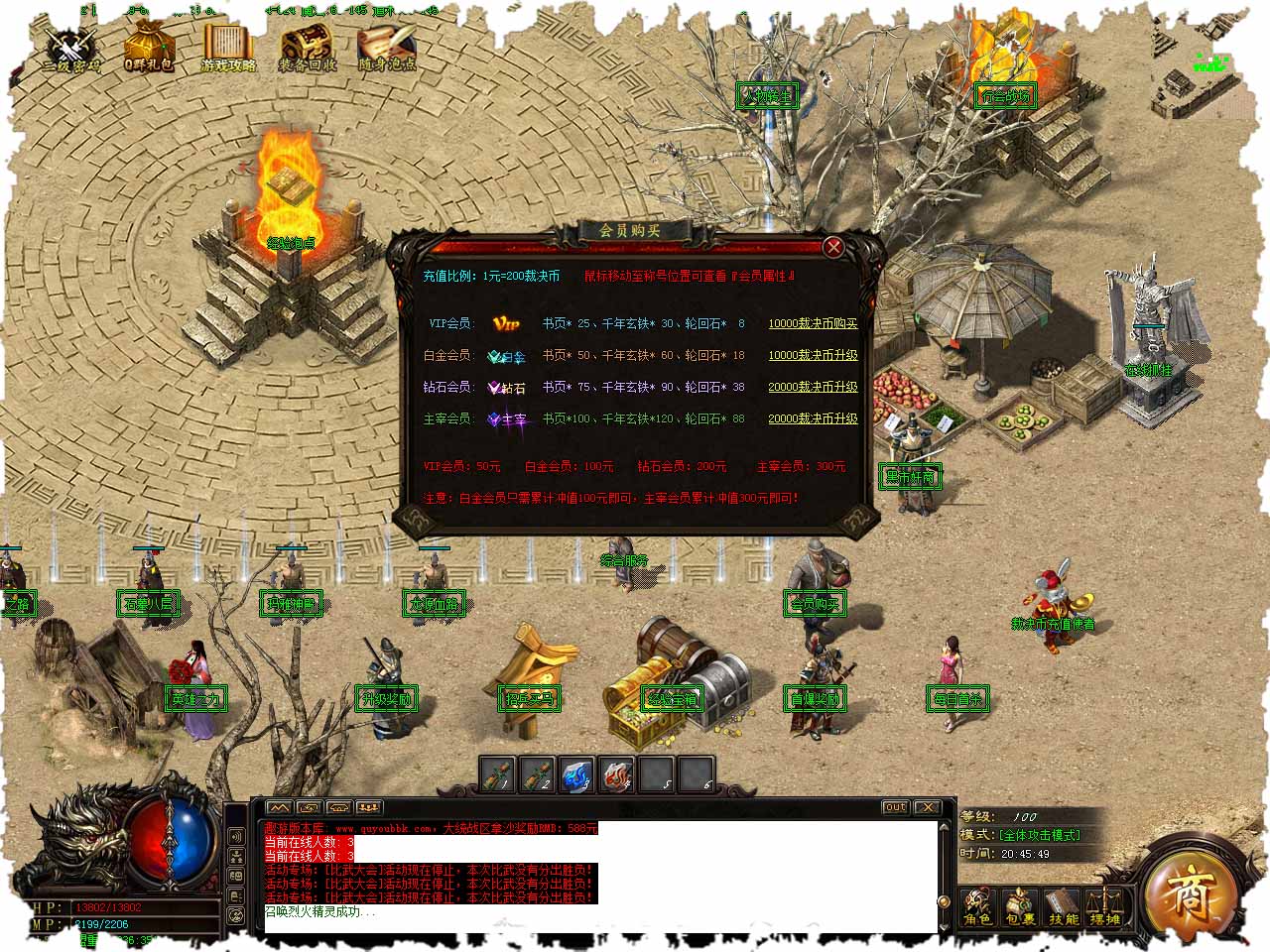Open the 游戏攻略 guide scroll
1270x952 pixels.
tap(228, 48)
